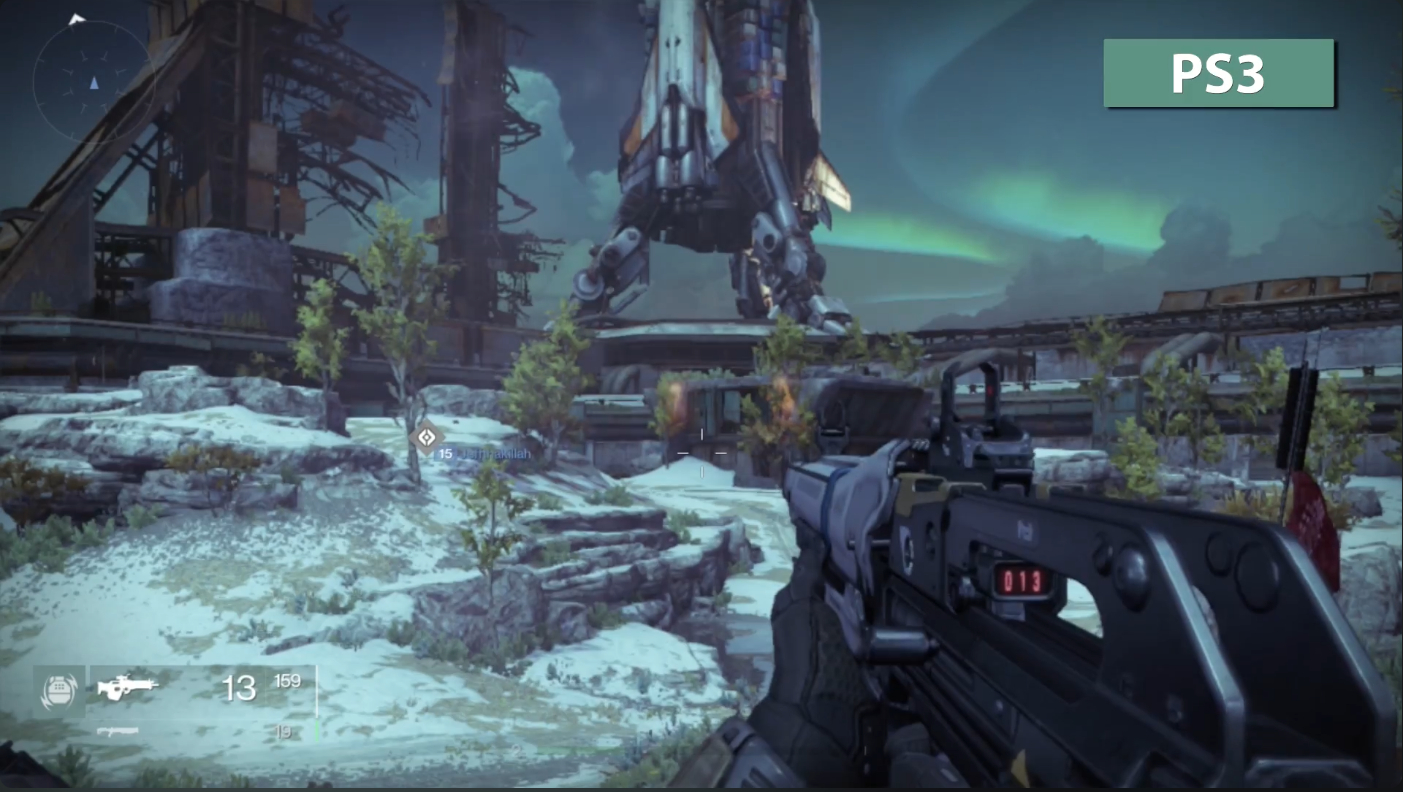Switch to the small secondary weapon icon
This screenshot has height=792, width=1403.
click(x=117, y=731)
